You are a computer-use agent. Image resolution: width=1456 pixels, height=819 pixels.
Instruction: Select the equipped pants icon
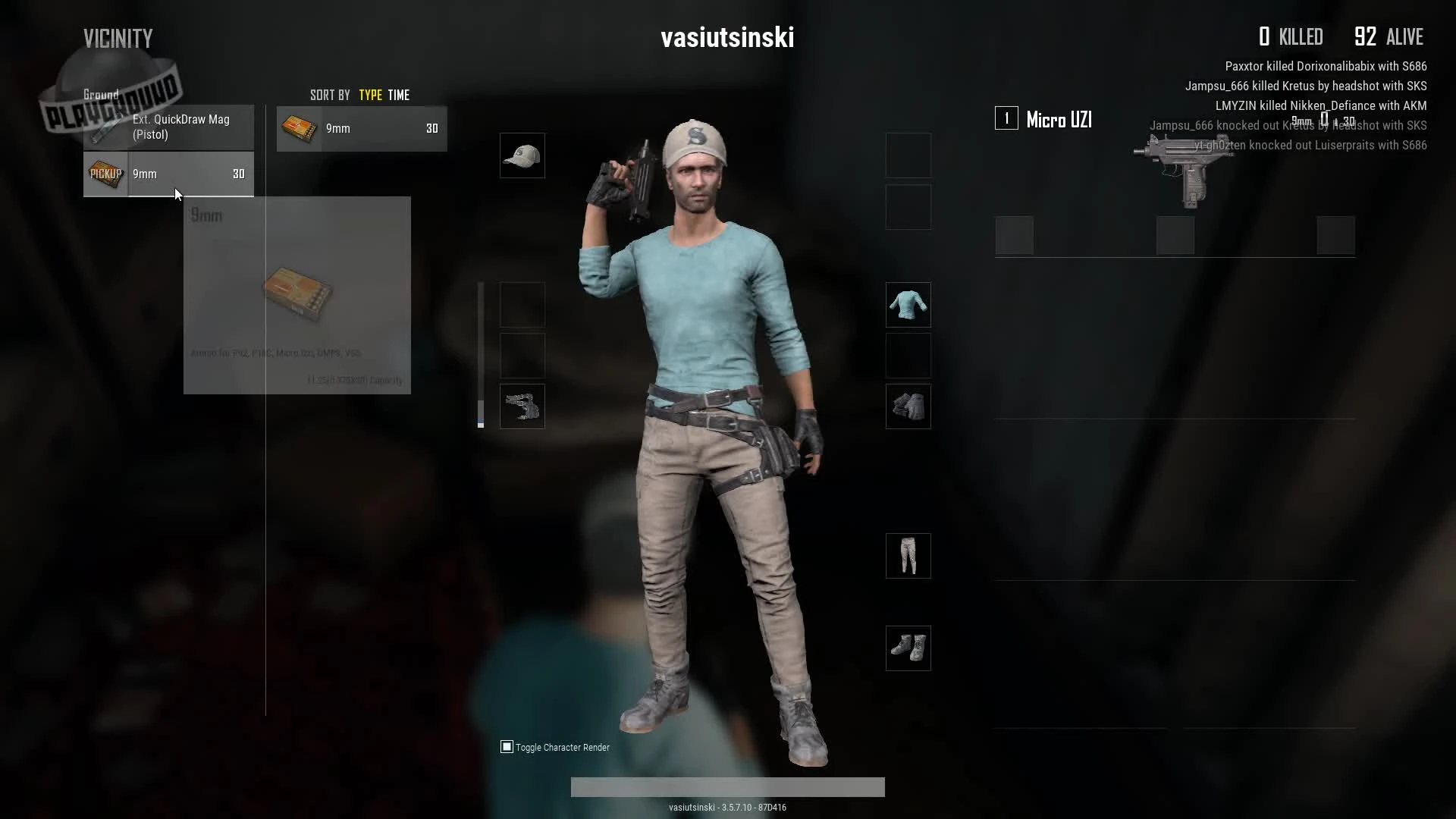click(x=908, y=555)
